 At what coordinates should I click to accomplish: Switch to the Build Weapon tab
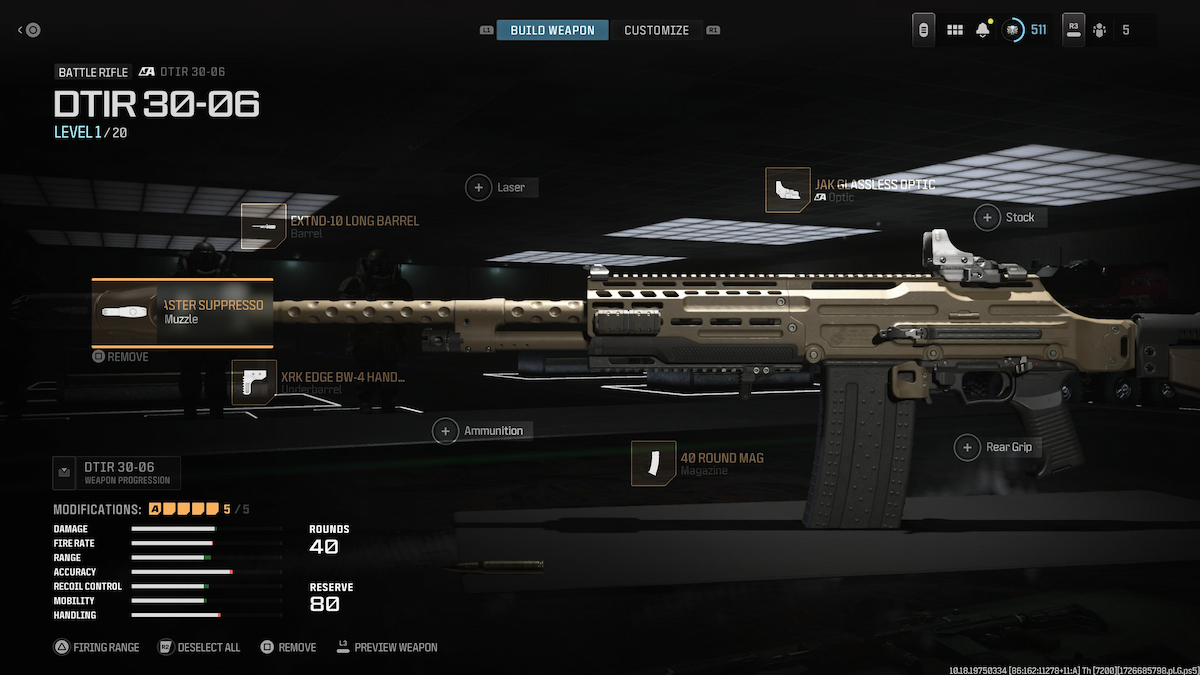(552, 30)
